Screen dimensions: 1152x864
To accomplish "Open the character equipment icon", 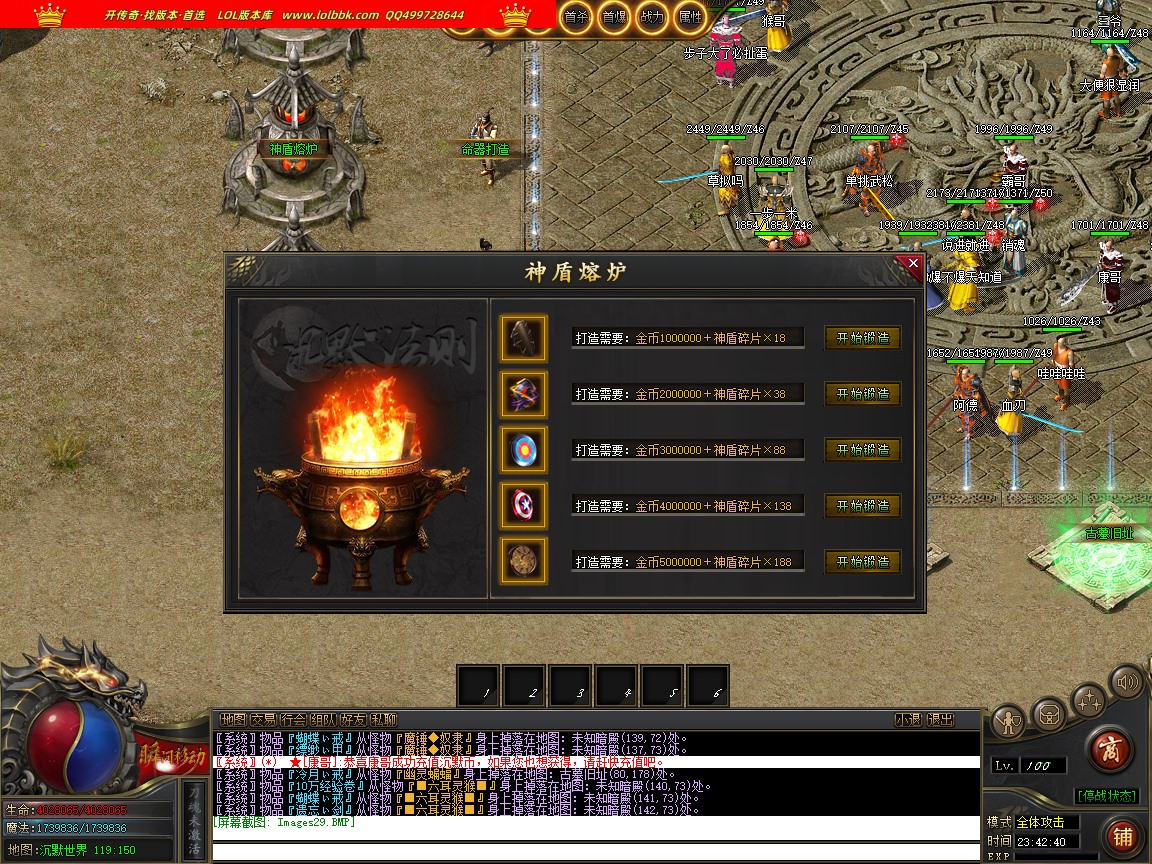I will [1009, 720].
